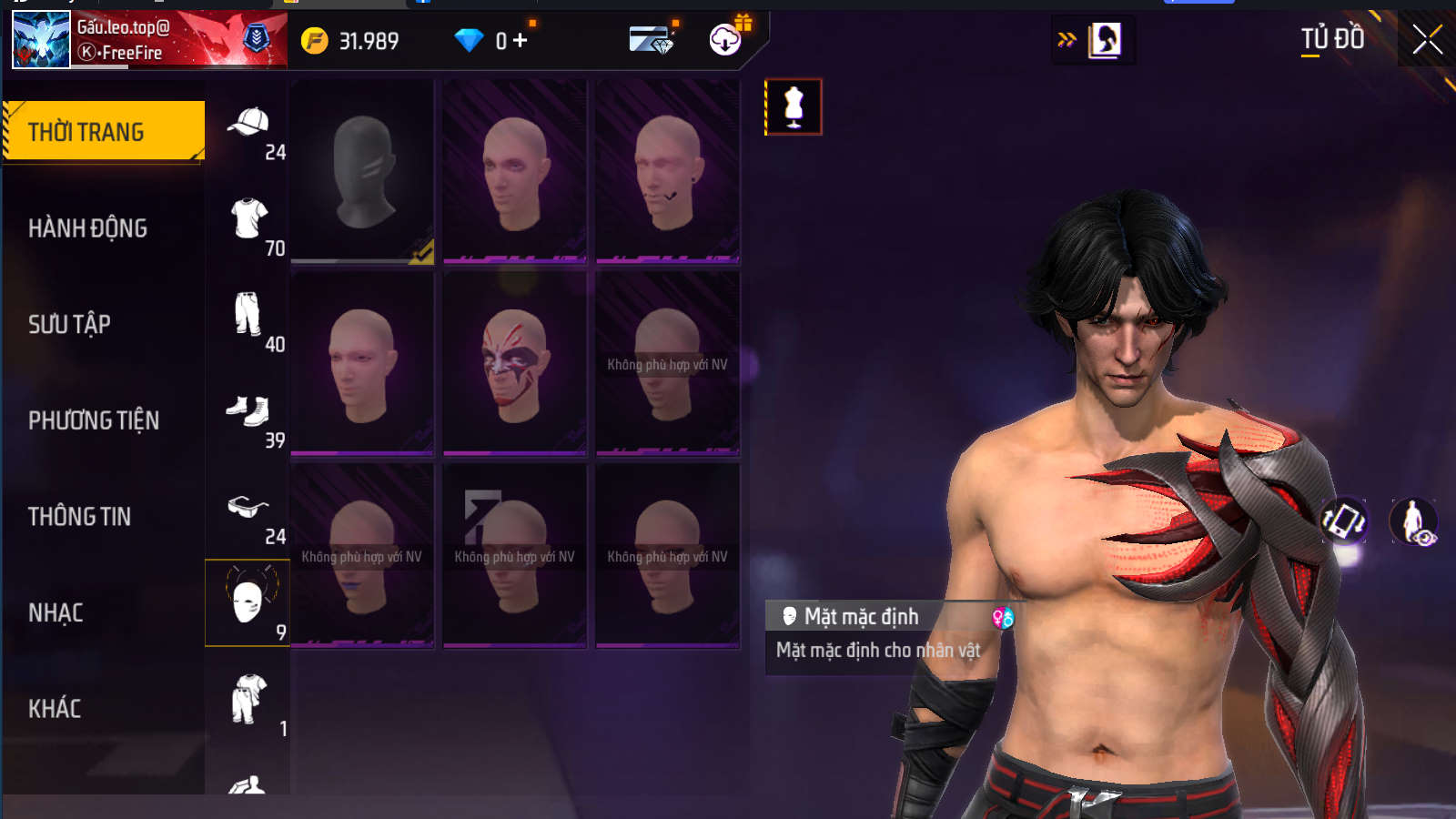
Task: Add diamonds with the plus button
Action: [521, 41]
